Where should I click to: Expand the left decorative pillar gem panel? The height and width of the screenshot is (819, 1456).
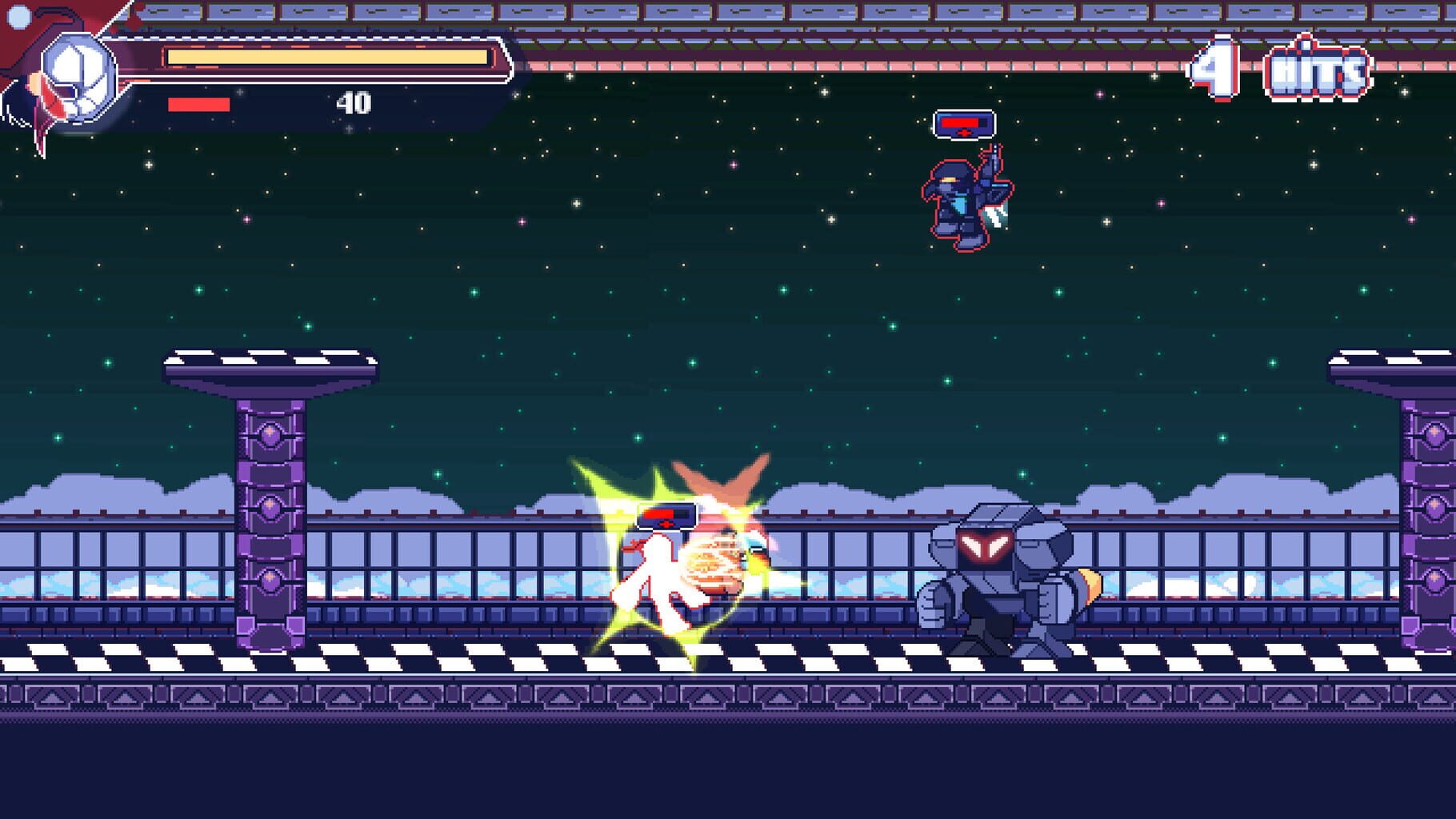click(x=270, y=432)
